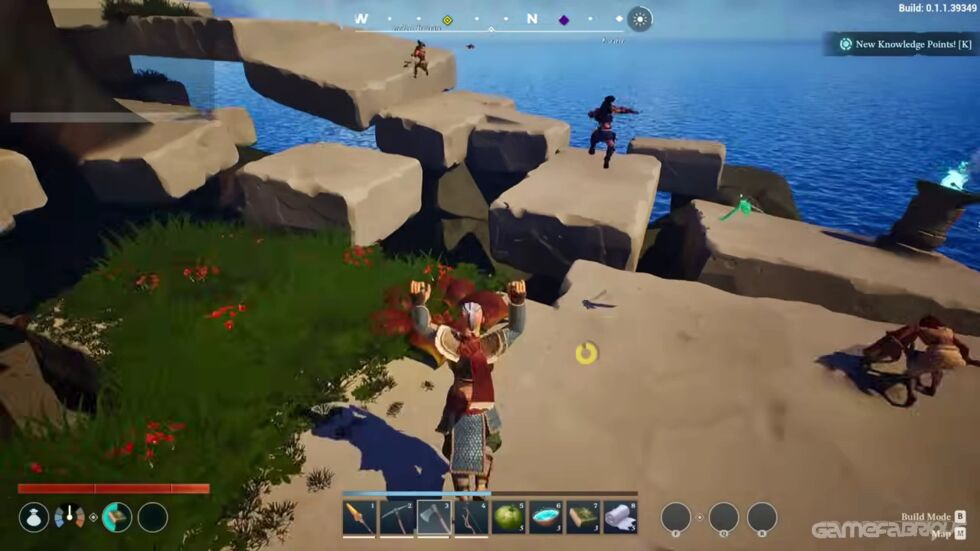Select the green apple hotbar slot
The width and height of the screenshot is (980, 551).
click(509, 517)
